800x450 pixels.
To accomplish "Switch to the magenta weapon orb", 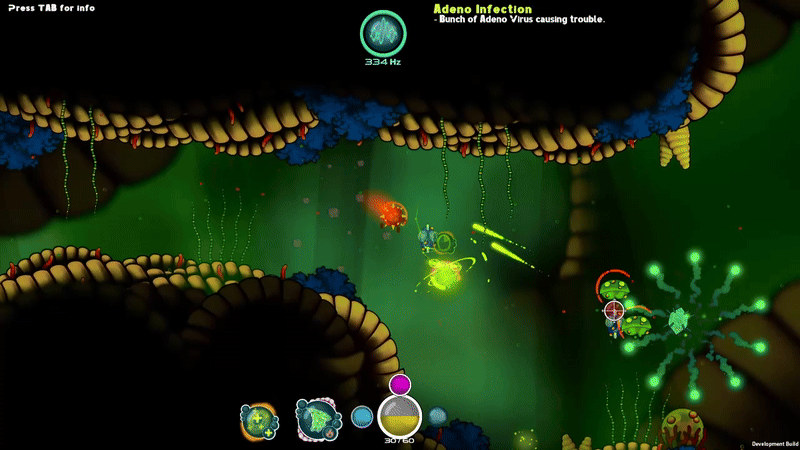I will tap(400, 384).
